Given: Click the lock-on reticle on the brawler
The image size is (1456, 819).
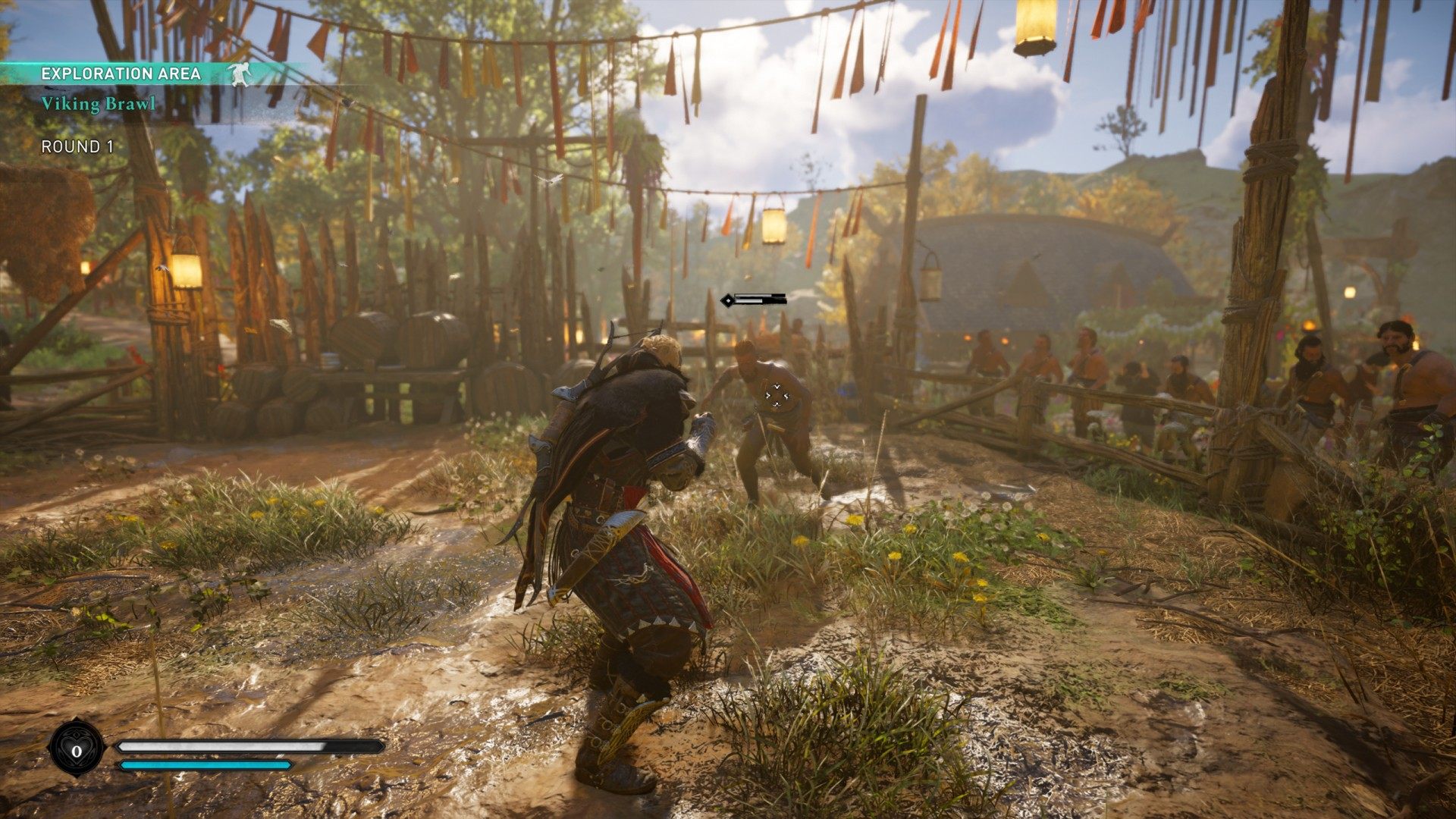Looking at the screenshot, I should click(776, 395).
